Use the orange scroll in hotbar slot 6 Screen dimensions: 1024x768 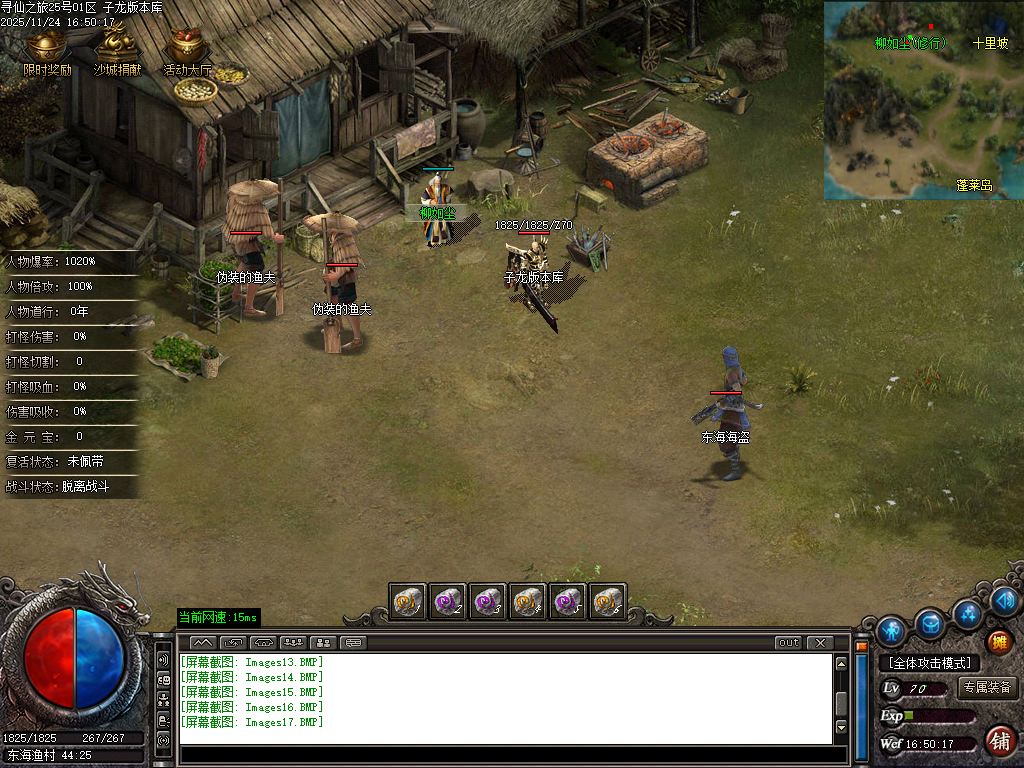tap(607, 602)
